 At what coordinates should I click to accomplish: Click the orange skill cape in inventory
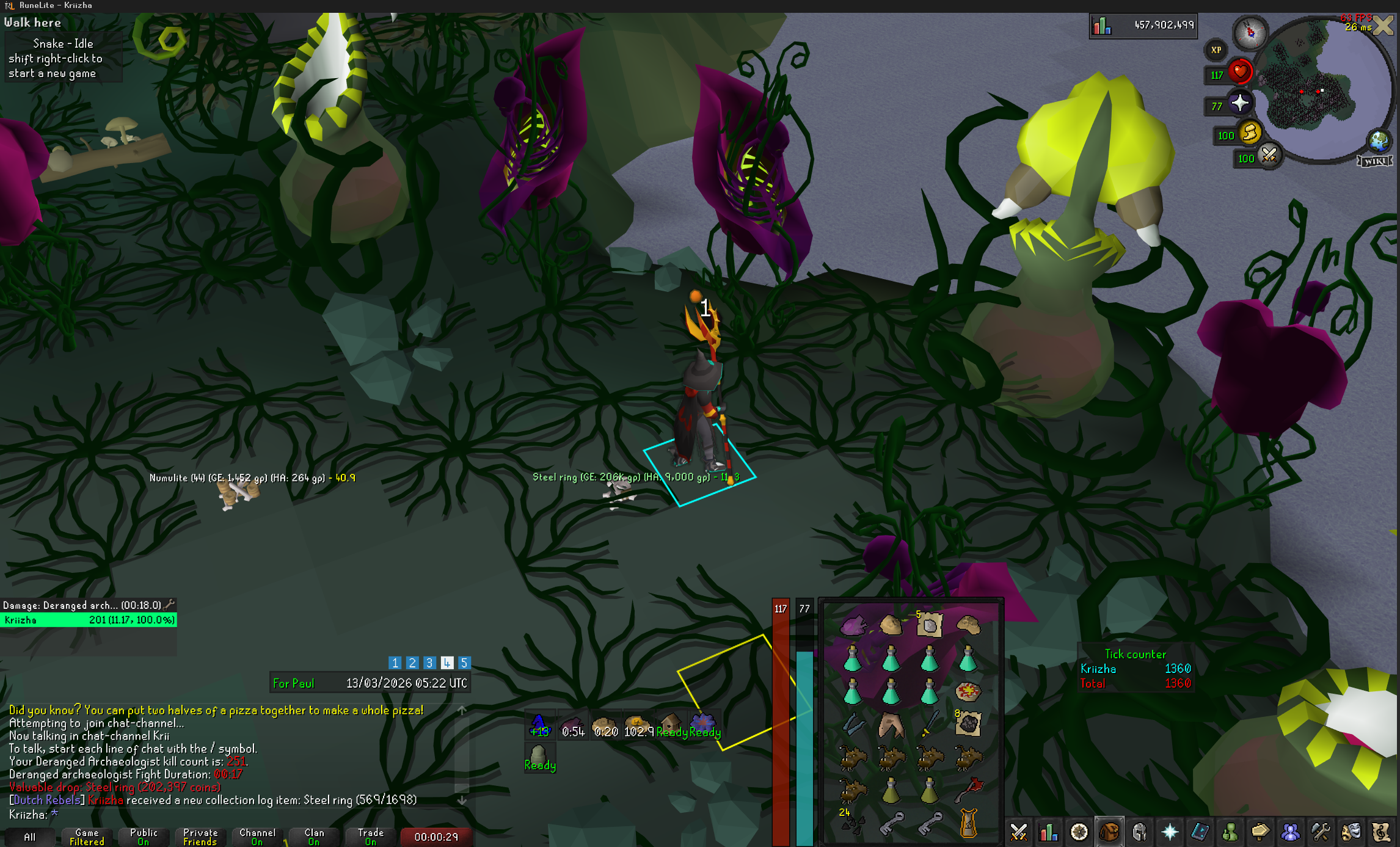[x=969, y=823]
